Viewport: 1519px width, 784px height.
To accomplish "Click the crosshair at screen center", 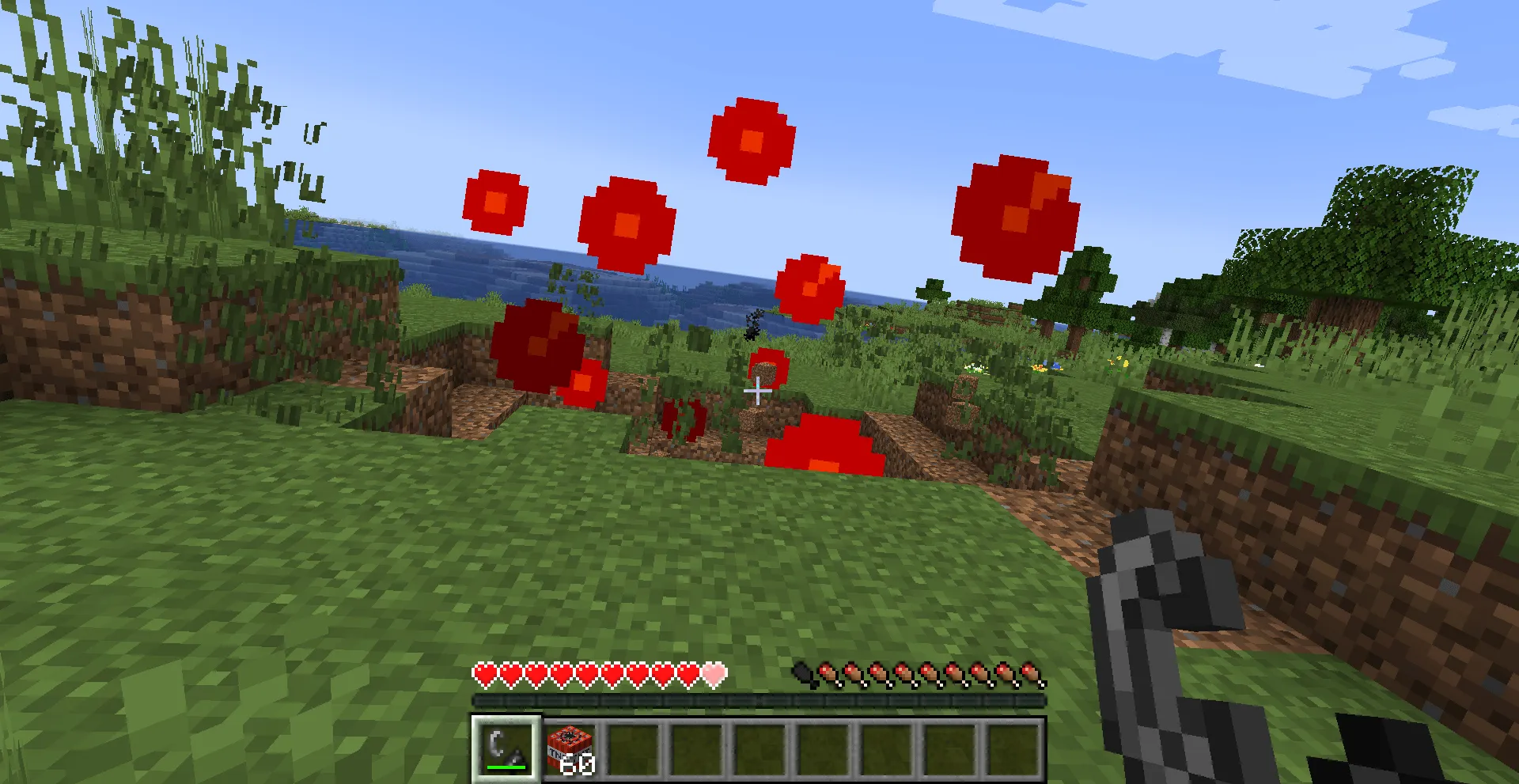I will [758, 390].
